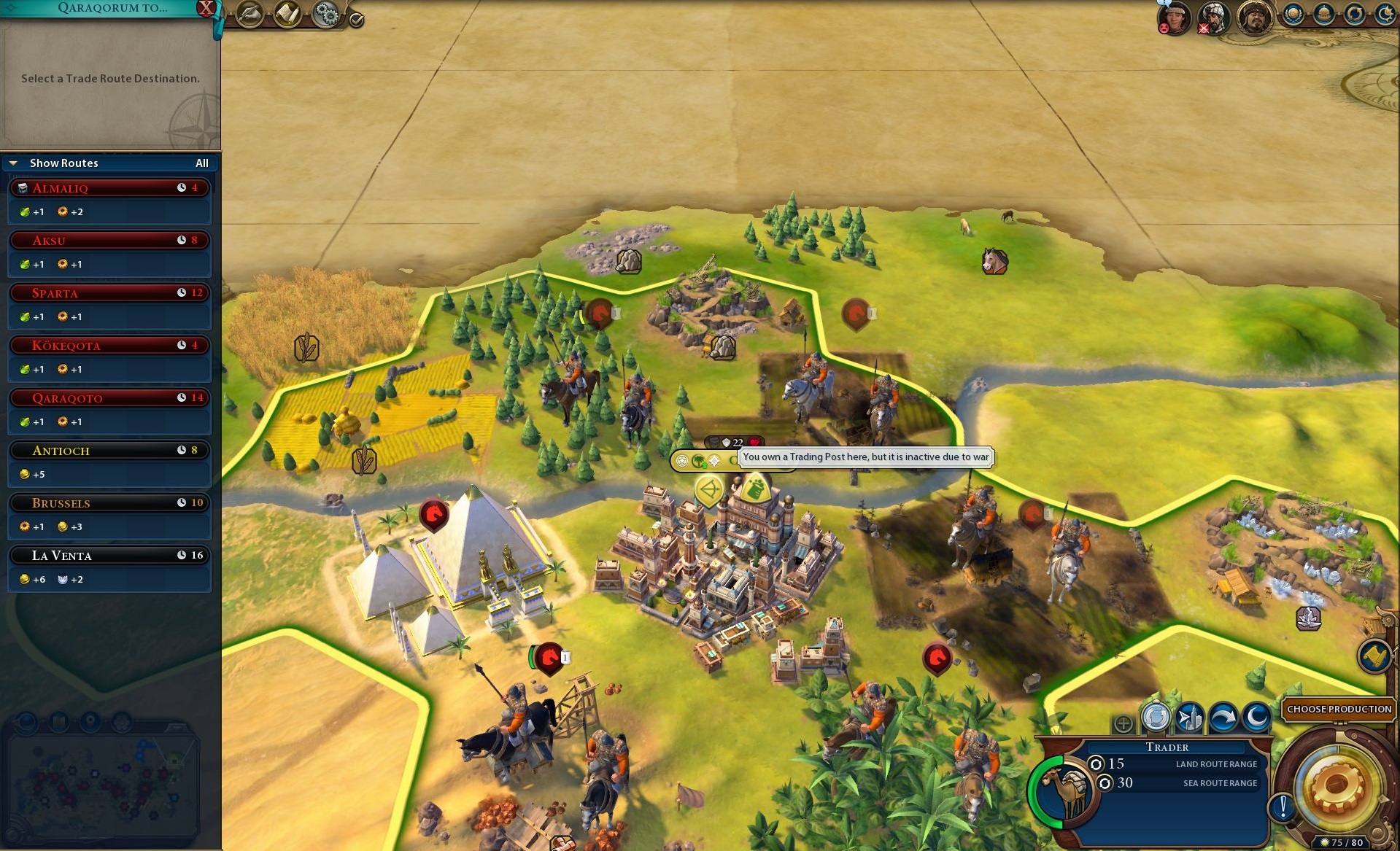Click the Choose Production notification button

pos(1339,709)
